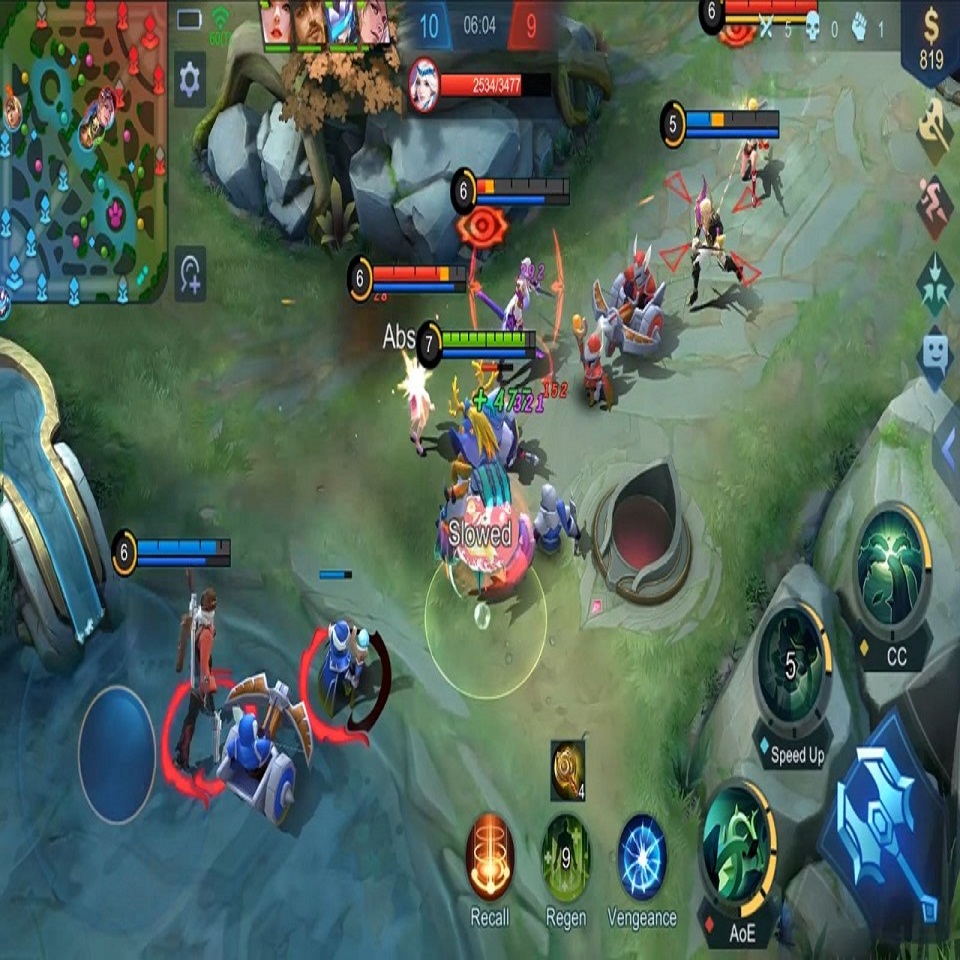
Task: Open the quick chat smiley bubble
Action: point(935,353)
